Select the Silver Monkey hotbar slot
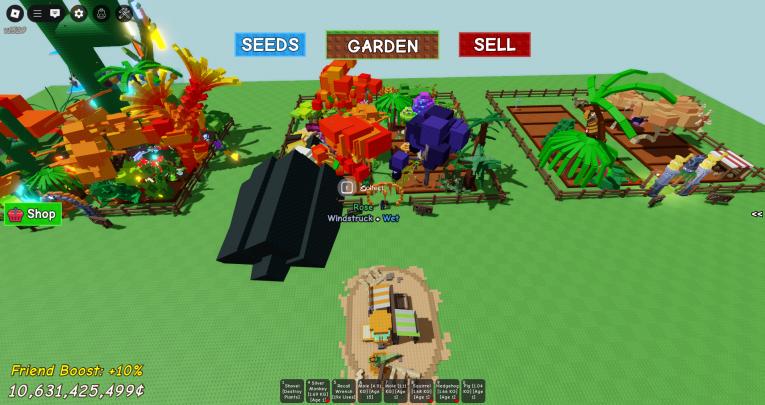Viewport: 765px width, 405px height. tap(318, 391)
